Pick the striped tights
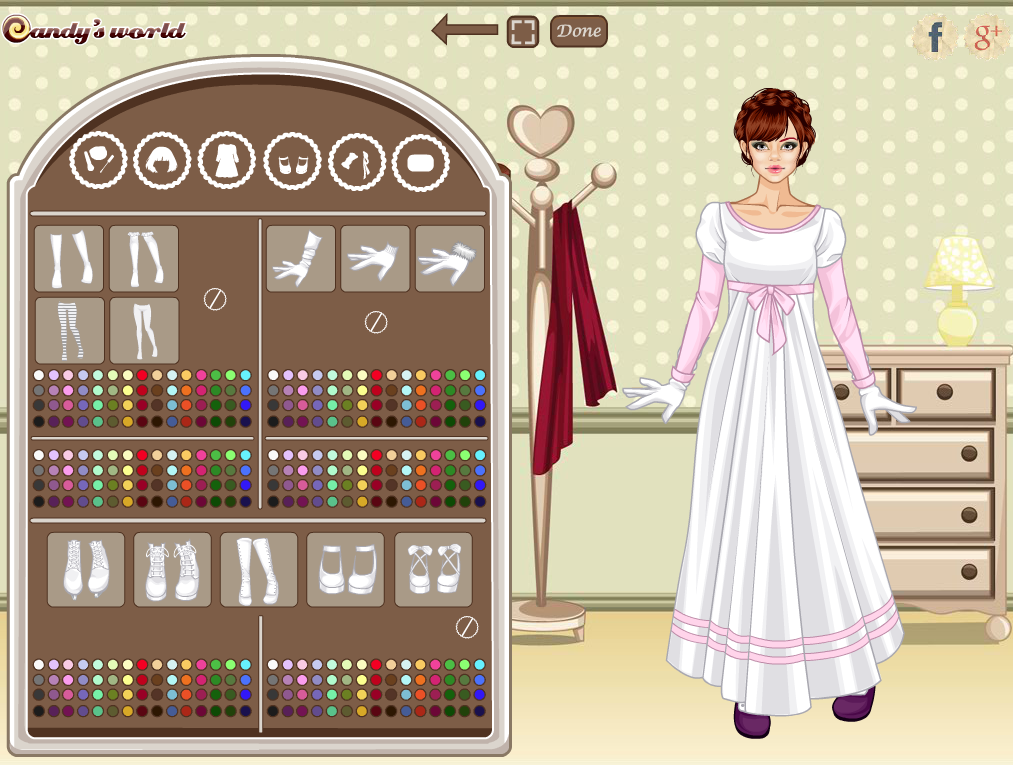This screenshot has height=765, width=1013. [69, 330]
